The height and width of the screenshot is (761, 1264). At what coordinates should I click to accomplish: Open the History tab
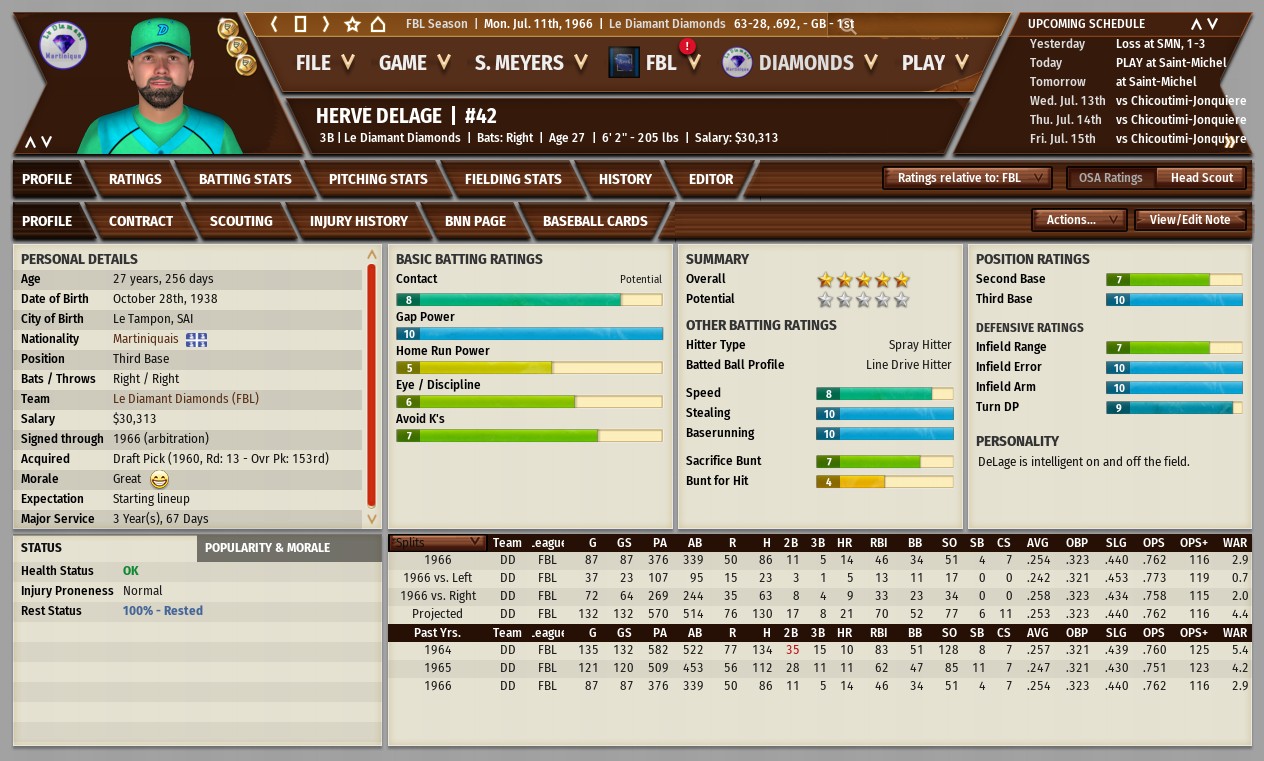(625, 179)
